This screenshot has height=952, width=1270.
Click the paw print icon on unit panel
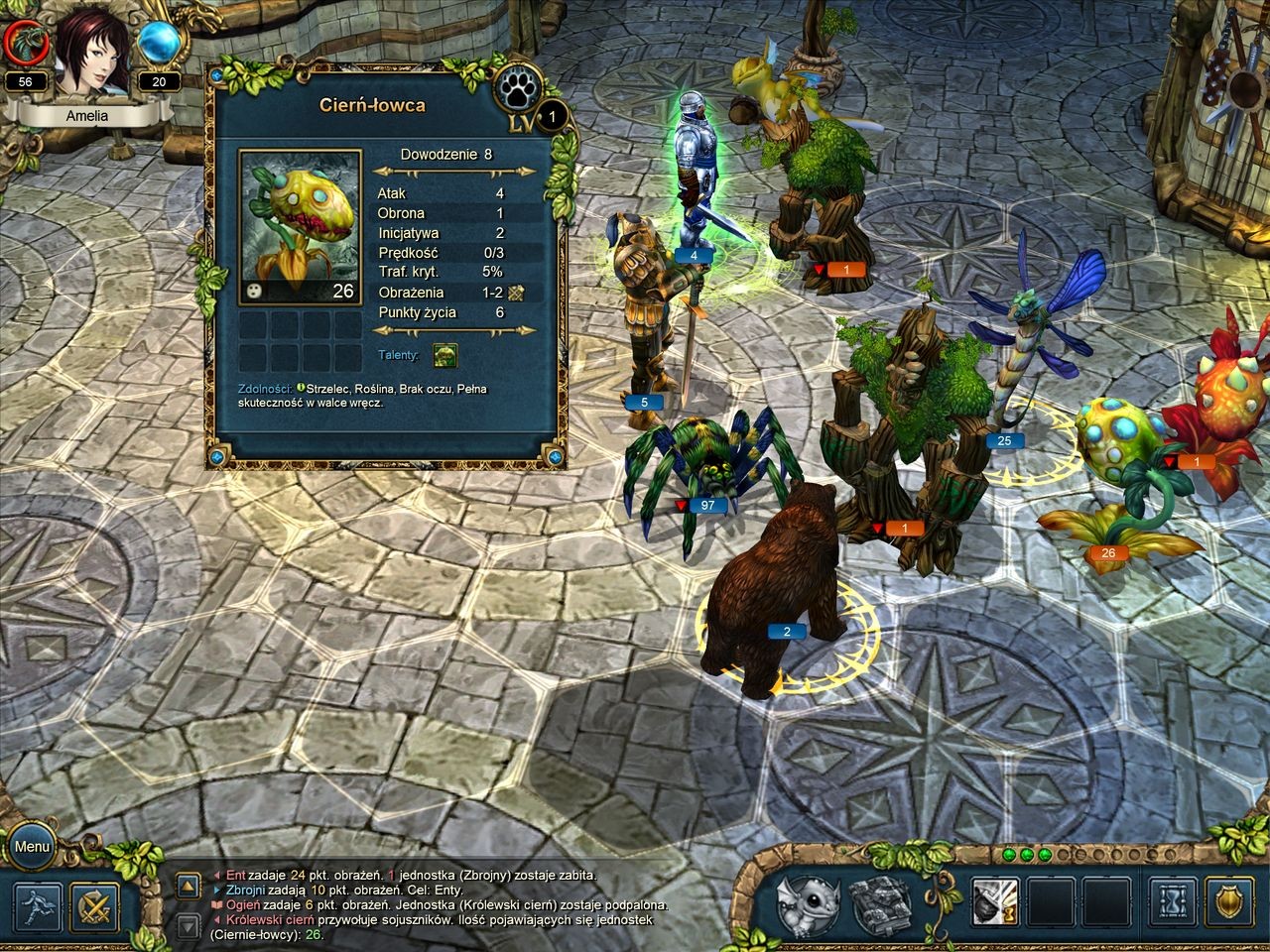point(518,89)
